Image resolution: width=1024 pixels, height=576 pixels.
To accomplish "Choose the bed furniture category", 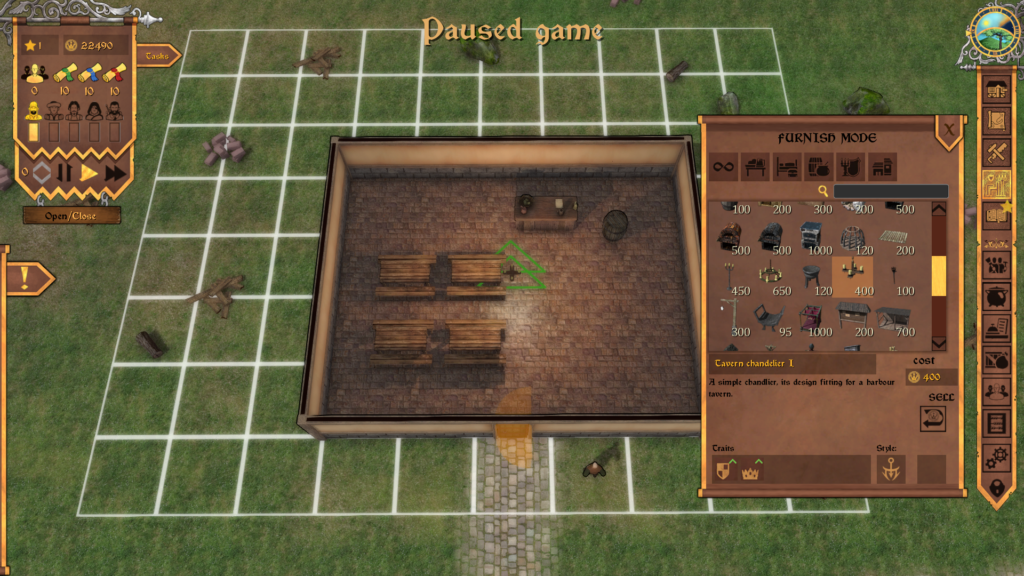I will pos(787,167).
